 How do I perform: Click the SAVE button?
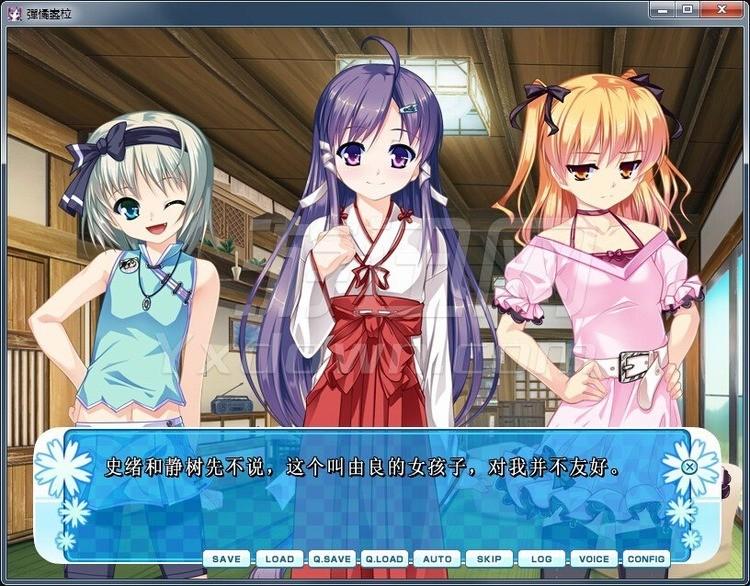pos(227,559)
